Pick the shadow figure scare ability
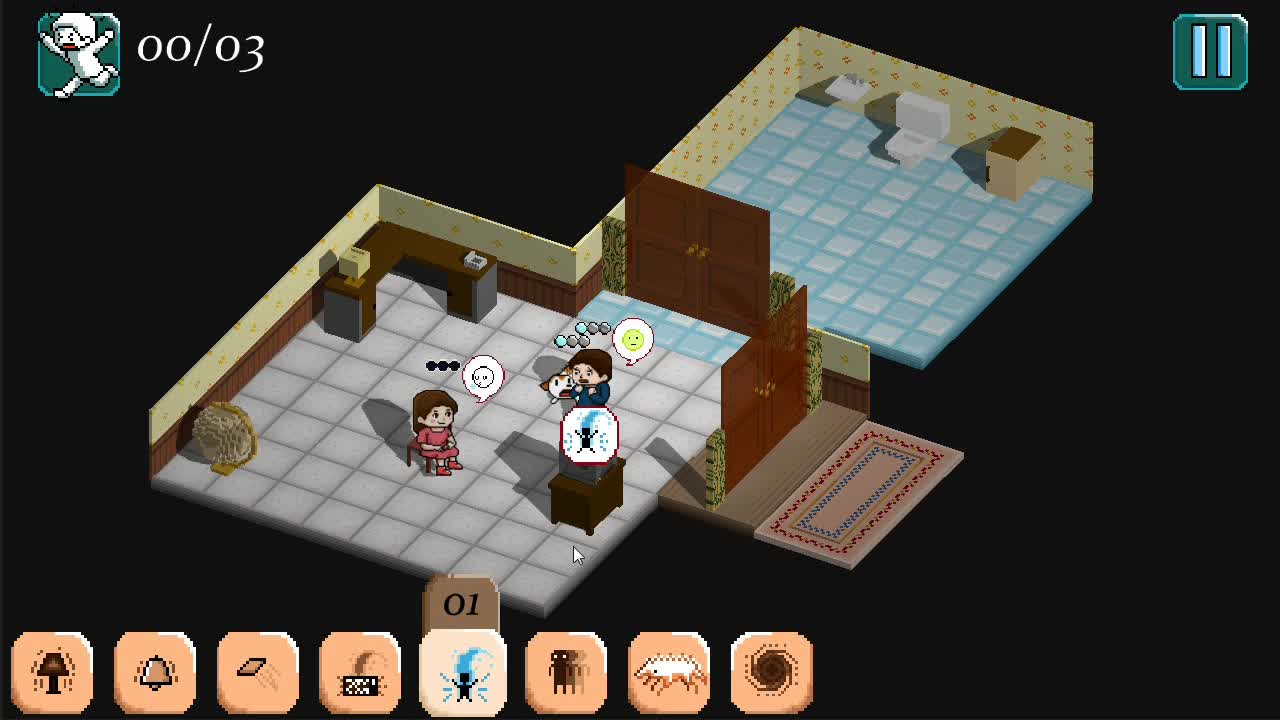This screenshot has width=1280, height=720. pyautogui.click(x=567, y=670)
